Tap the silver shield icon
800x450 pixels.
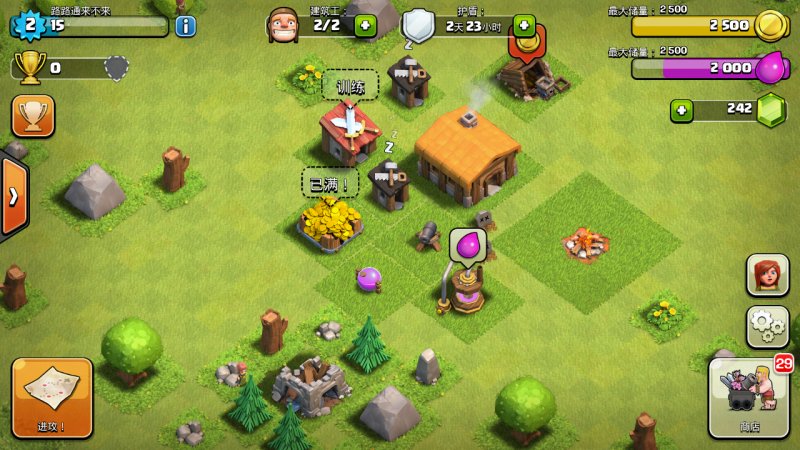coord(418,26)
